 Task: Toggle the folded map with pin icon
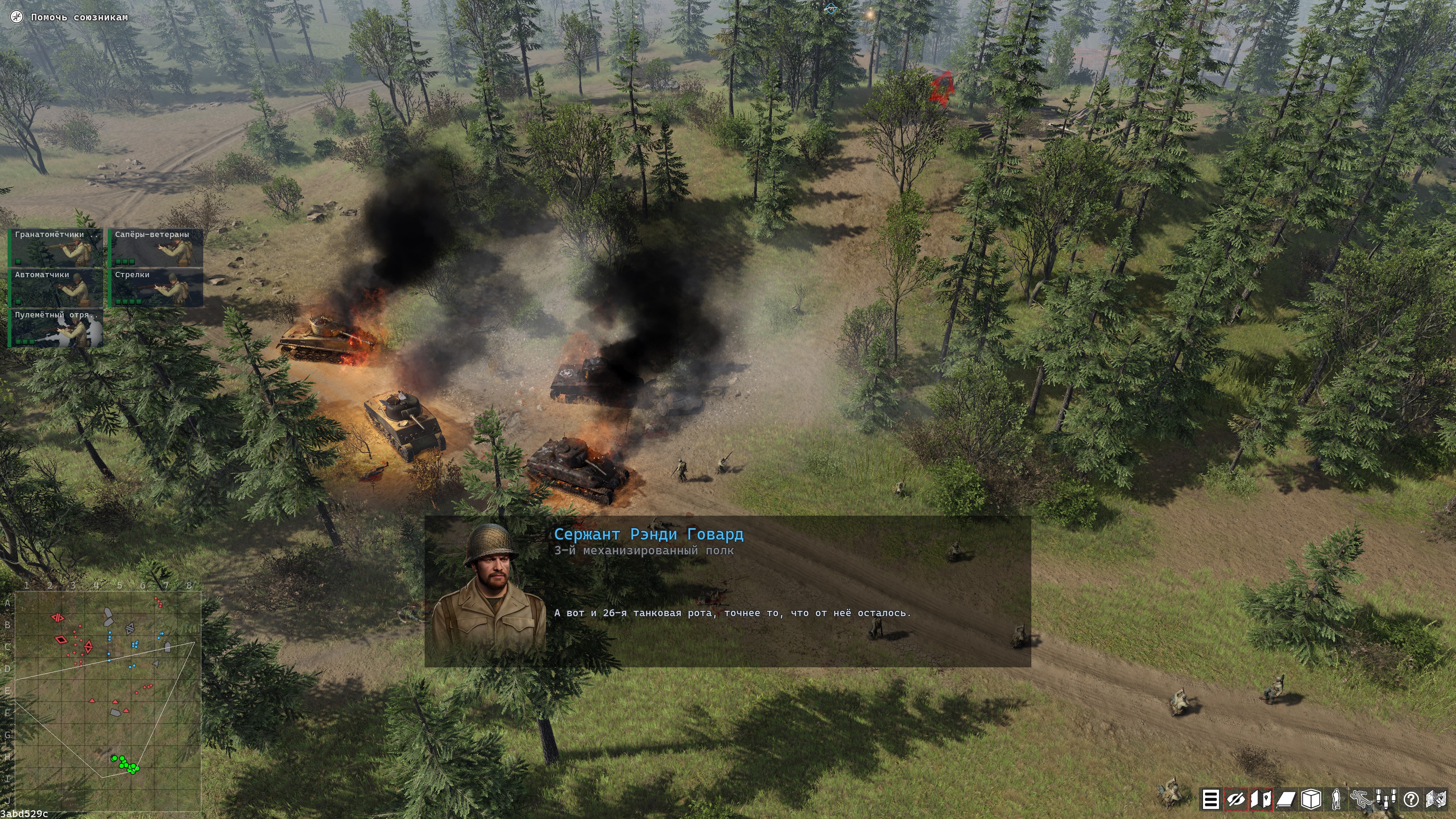tap(1260, 799)
